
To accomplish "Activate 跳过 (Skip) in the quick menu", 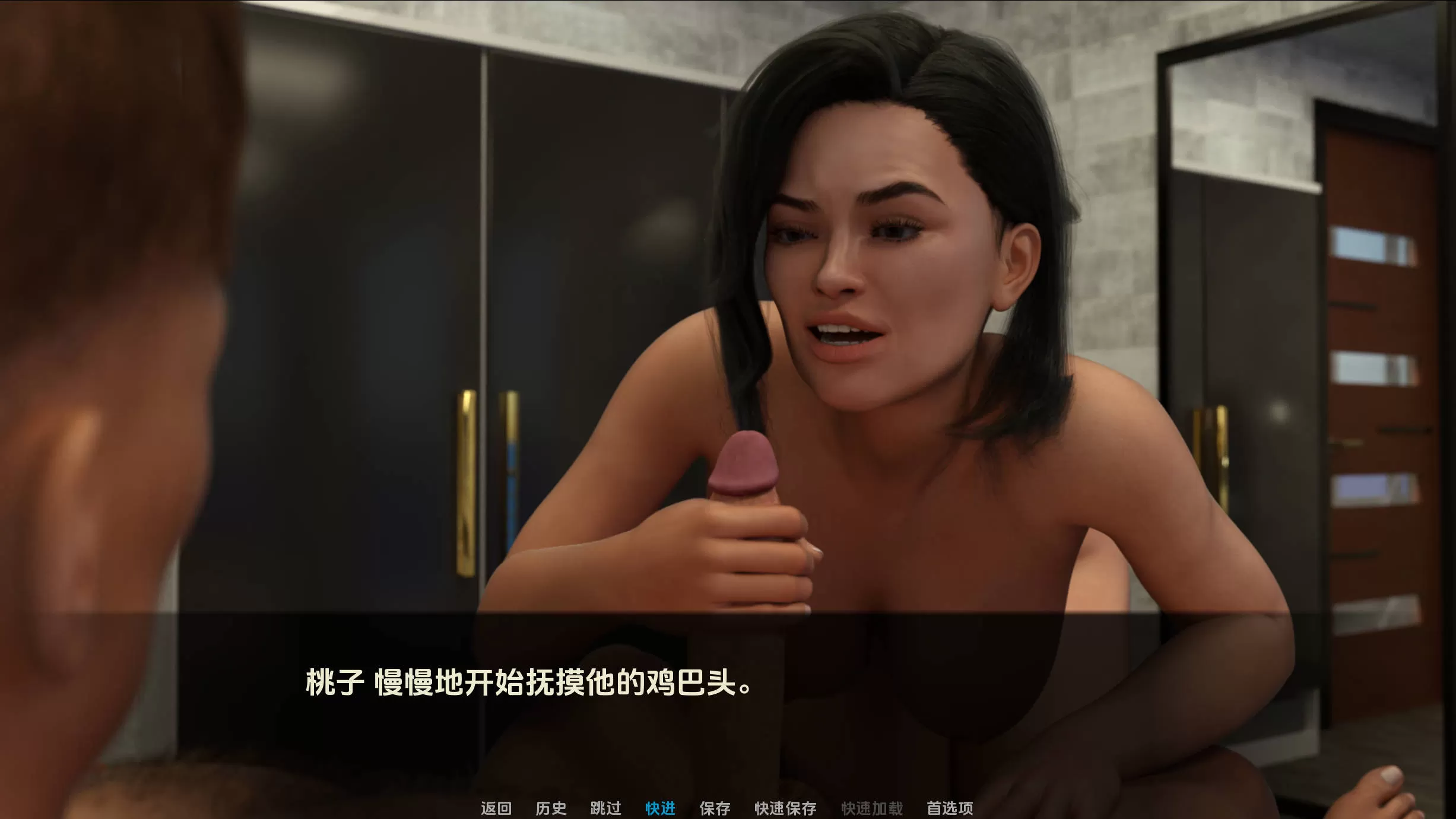I will (x=605, y=808).
